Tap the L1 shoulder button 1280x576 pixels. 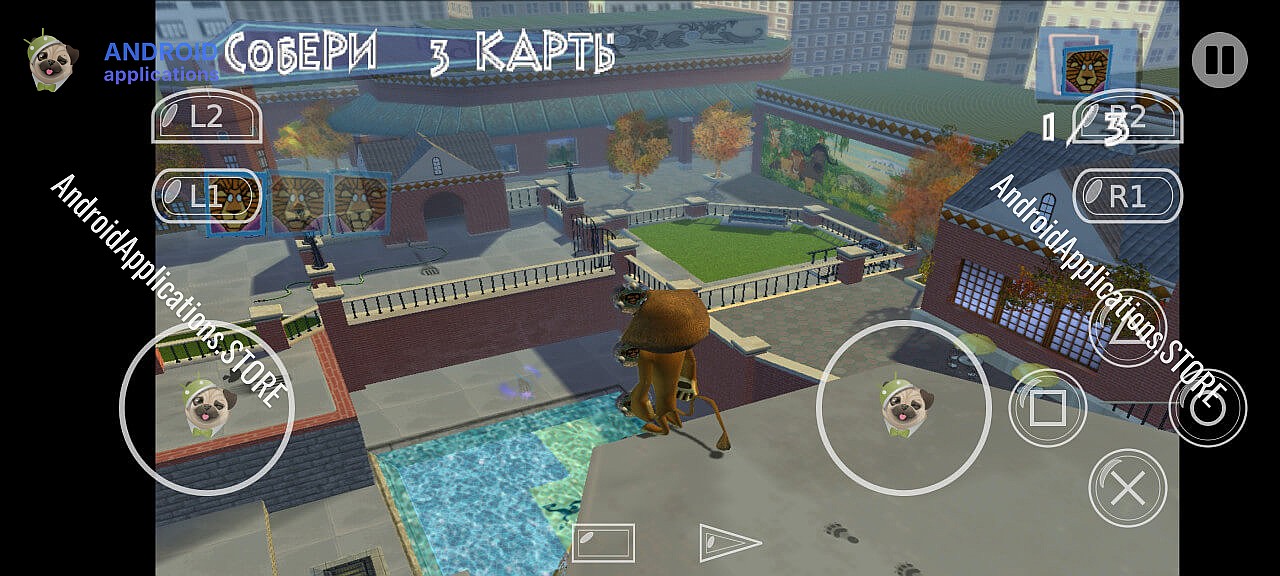point(206,196)
